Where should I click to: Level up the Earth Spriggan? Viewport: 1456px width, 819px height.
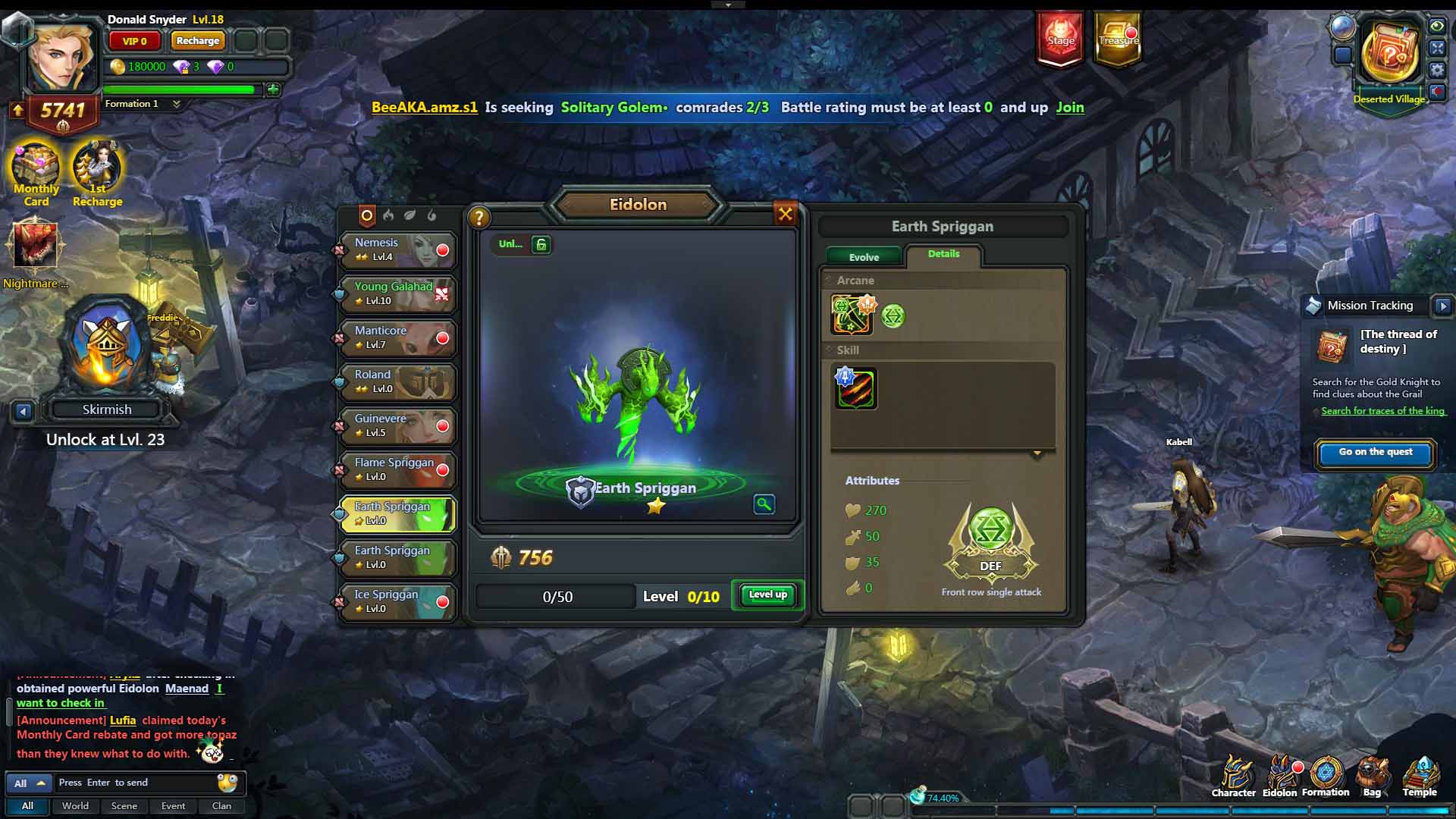(x=767, y=595)
